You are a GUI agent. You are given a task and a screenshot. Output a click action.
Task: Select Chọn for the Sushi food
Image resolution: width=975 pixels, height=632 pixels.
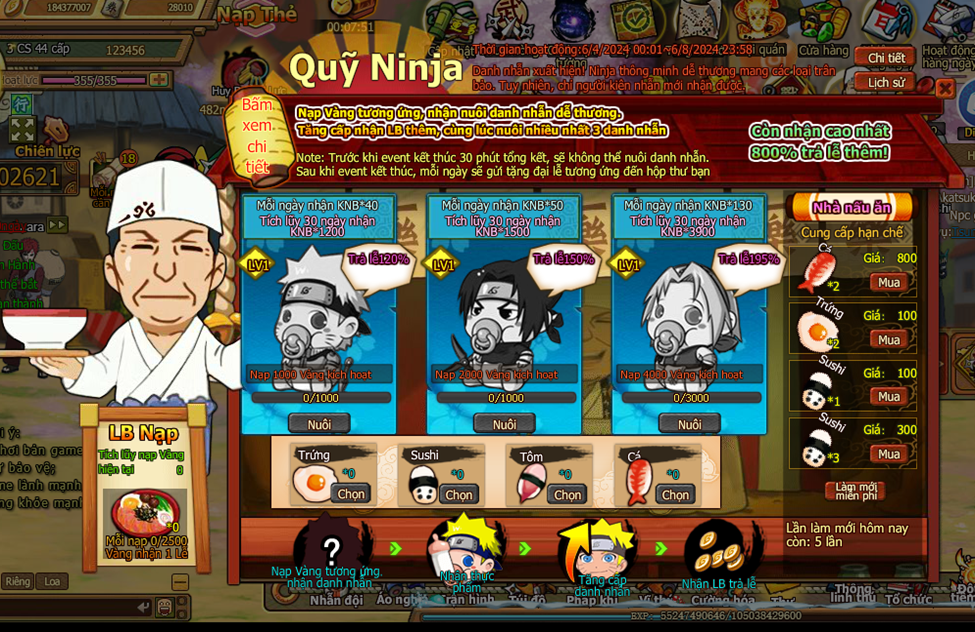tap(459, 494)
